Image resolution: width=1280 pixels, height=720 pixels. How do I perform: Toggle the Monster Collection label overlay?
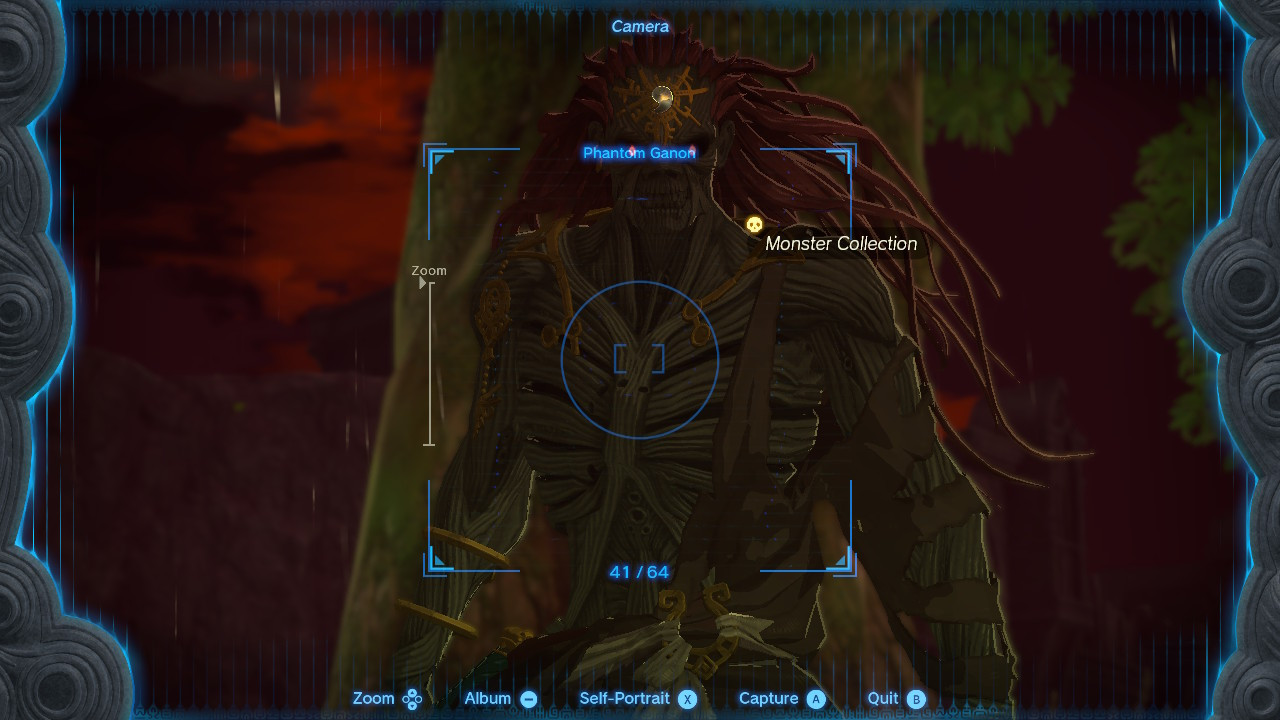coord(840,243)
